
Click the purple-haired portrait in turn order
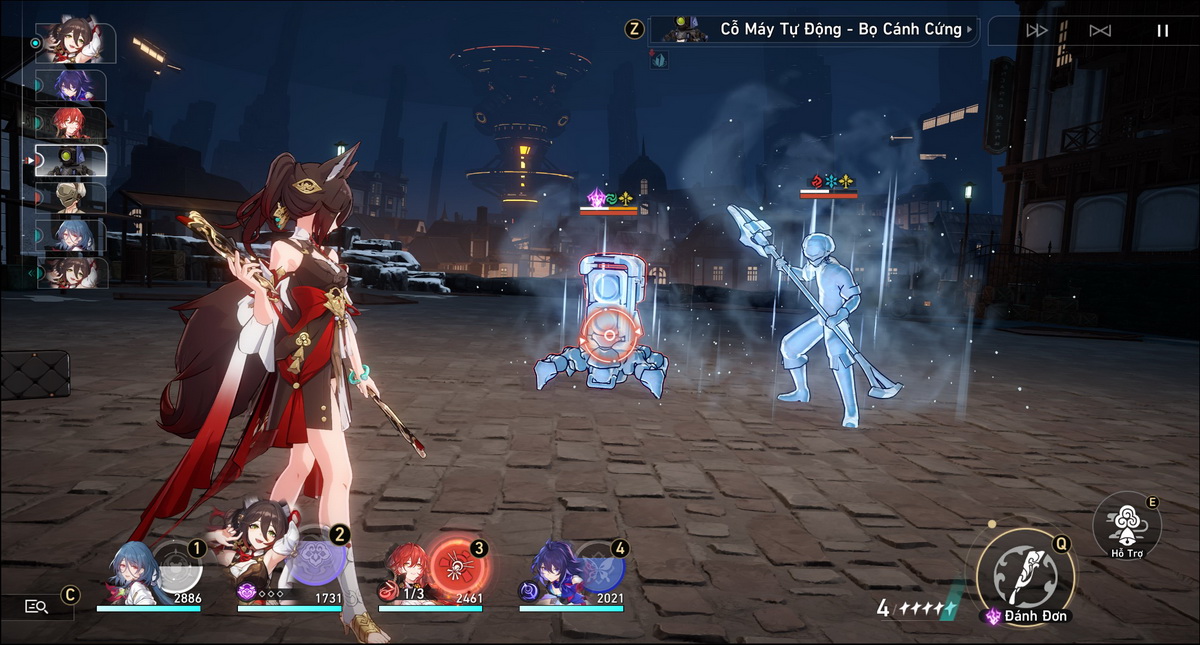pos(71,86)
